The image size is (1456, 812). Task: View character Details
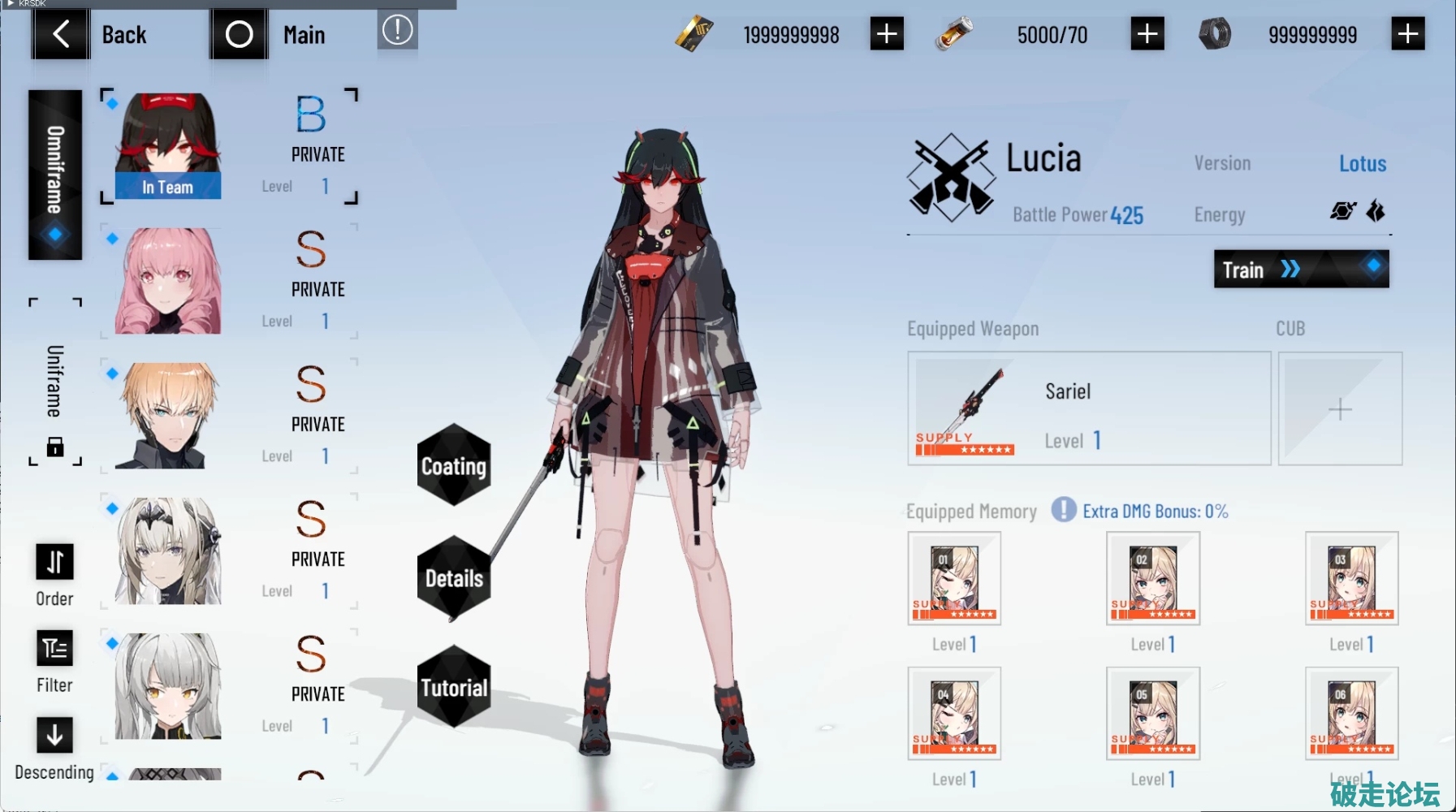[453, 577]
